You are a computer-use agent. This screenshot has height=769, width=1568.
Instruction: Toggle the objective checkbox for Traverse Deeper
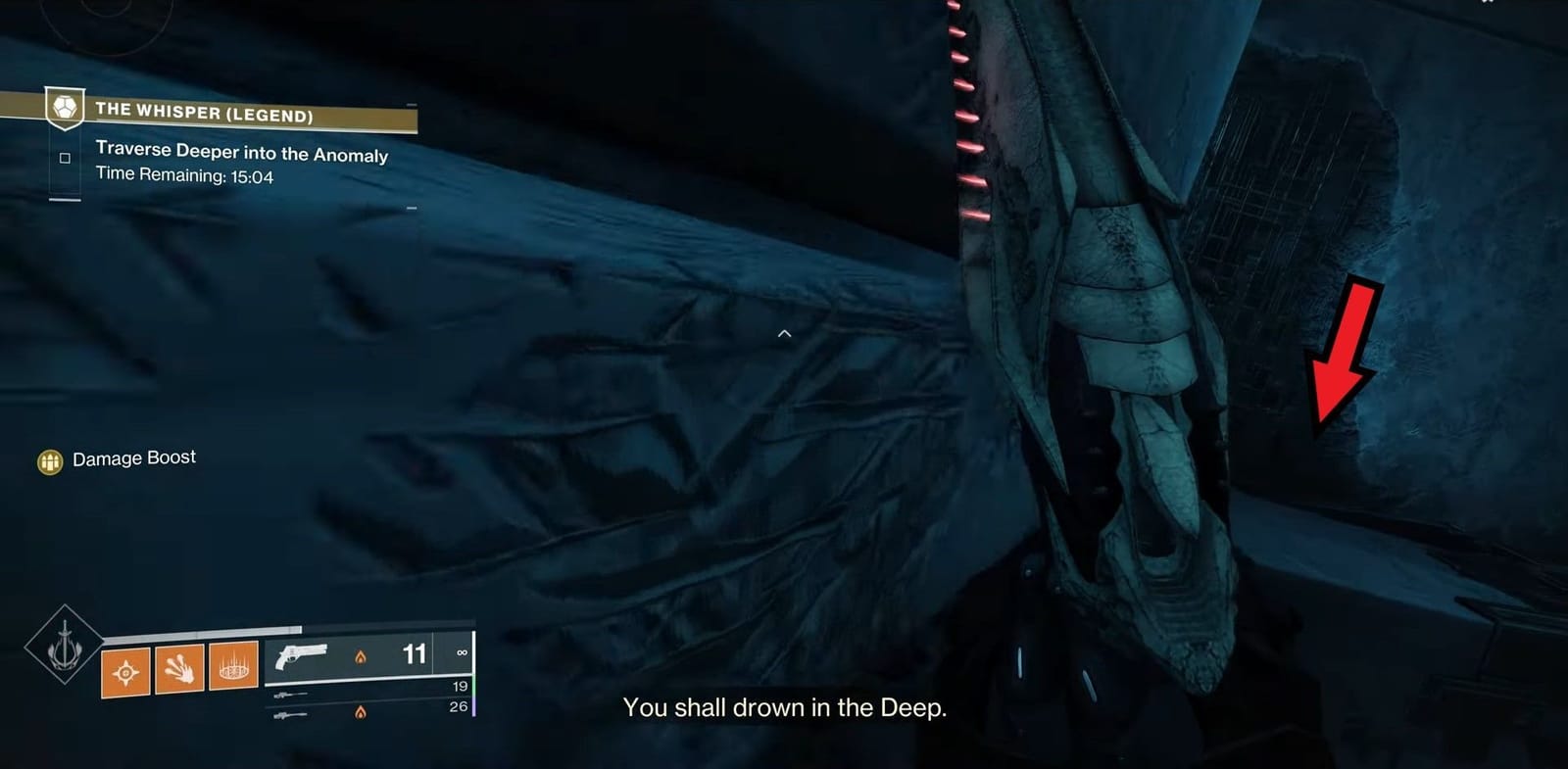tap(63, 158)
